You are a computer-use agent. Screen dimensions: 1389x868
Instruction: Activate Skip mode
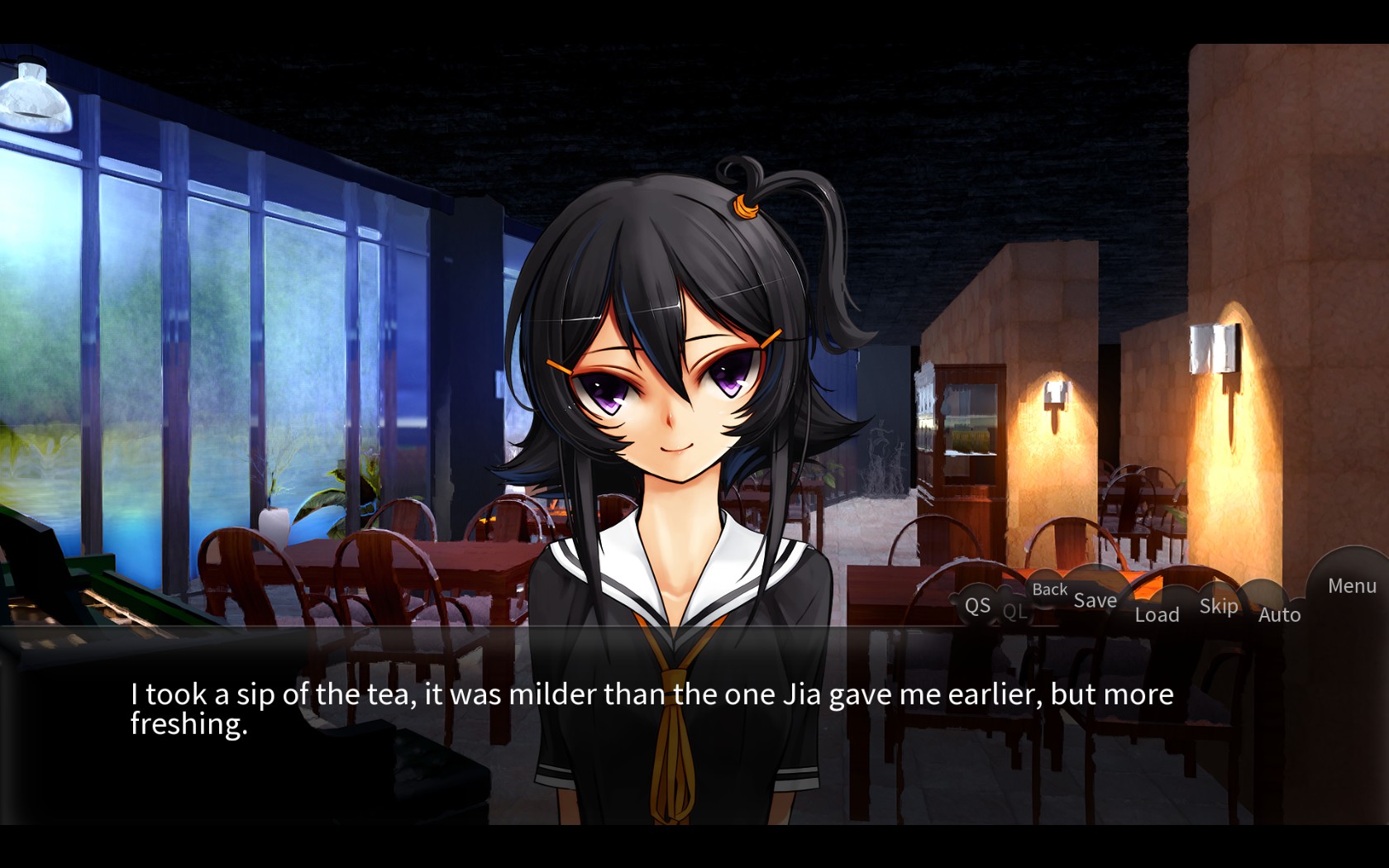coord(1219,606)
